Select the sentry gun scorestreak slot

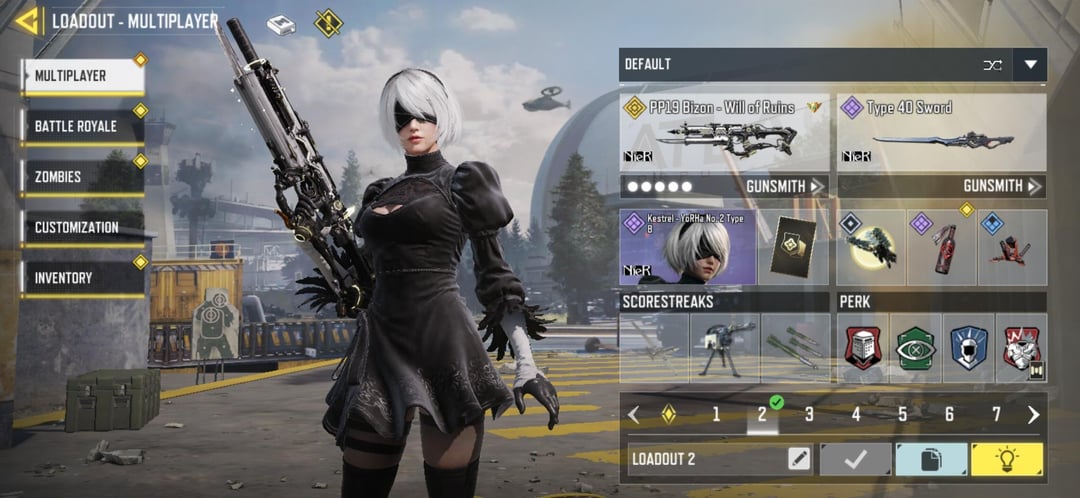(724, 348)
